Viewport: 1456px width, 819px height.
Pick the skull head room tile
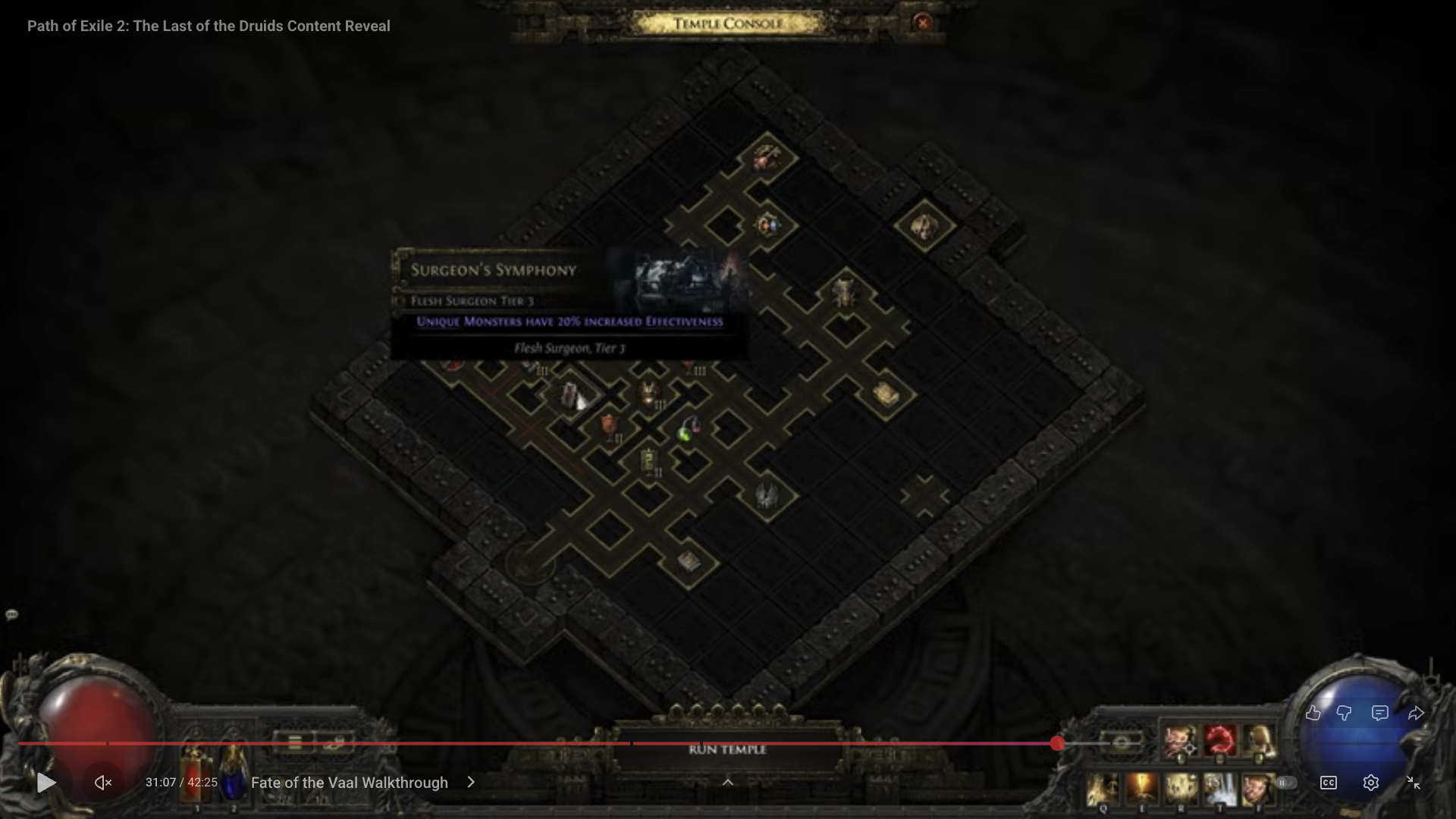924,227
